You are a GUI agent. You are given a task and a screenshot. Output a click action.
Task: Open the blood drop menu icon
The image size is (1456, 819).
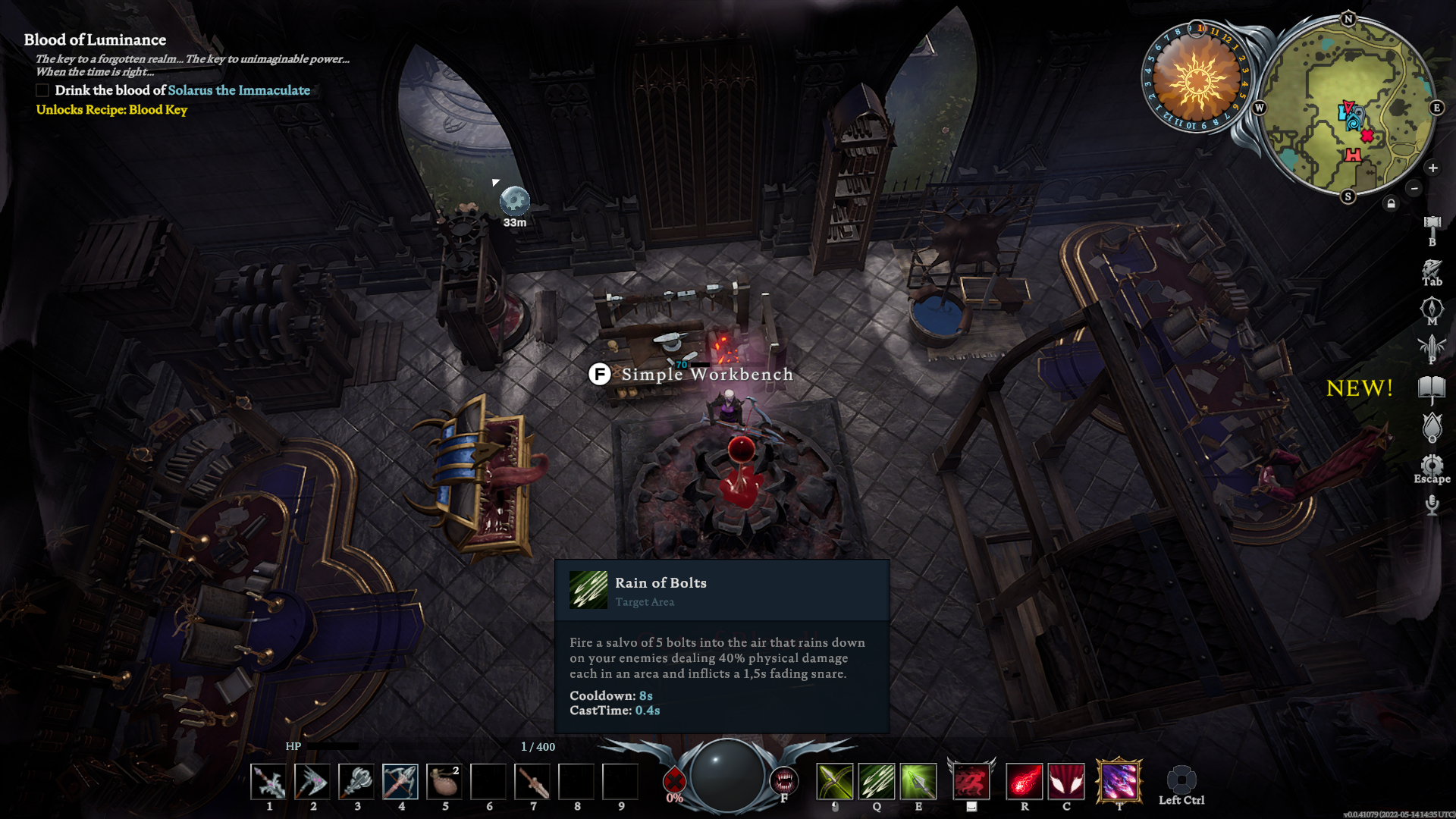coord(1432,428)
